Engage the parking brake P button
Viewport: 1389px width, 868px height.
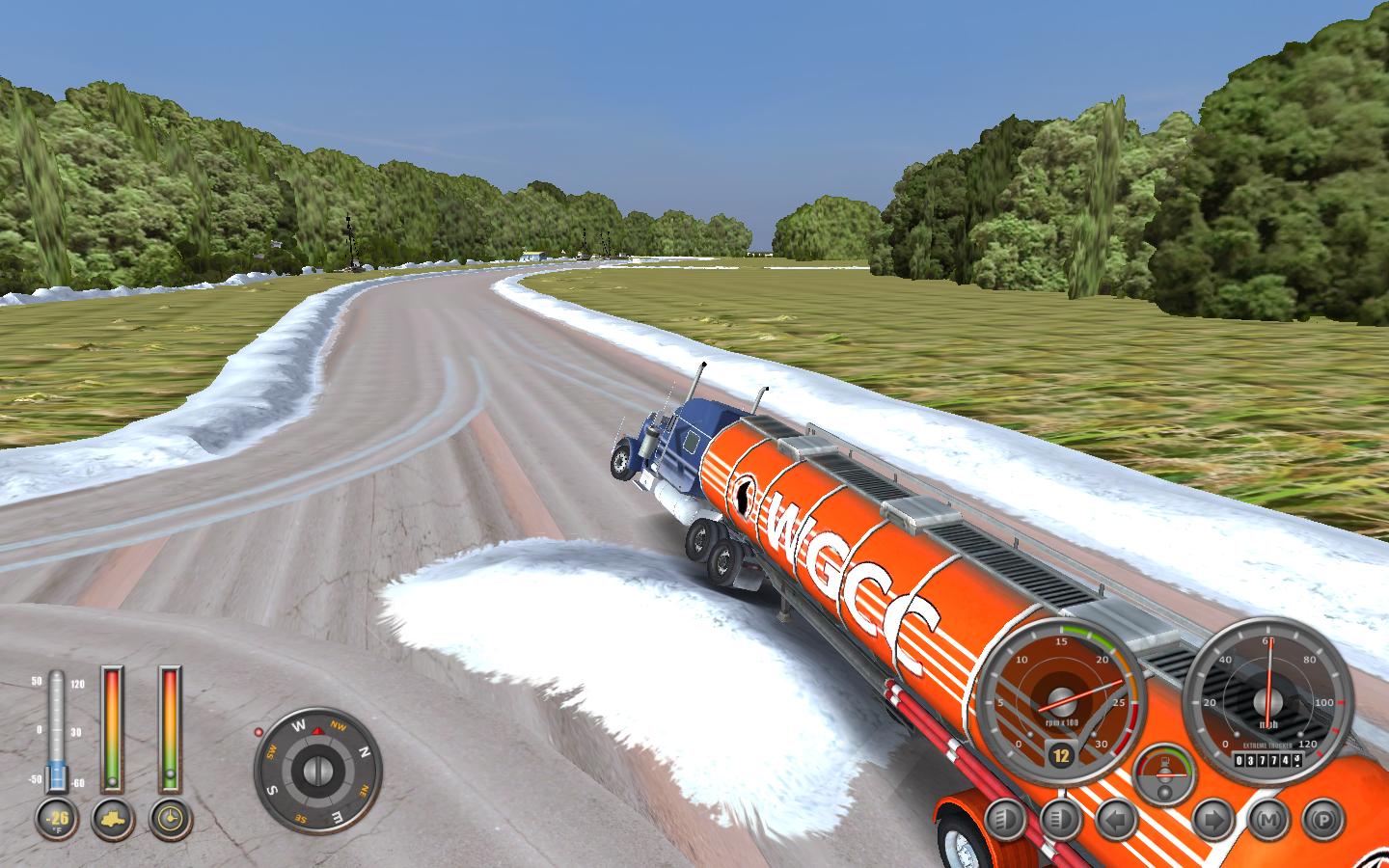[x=1323, y=820]
